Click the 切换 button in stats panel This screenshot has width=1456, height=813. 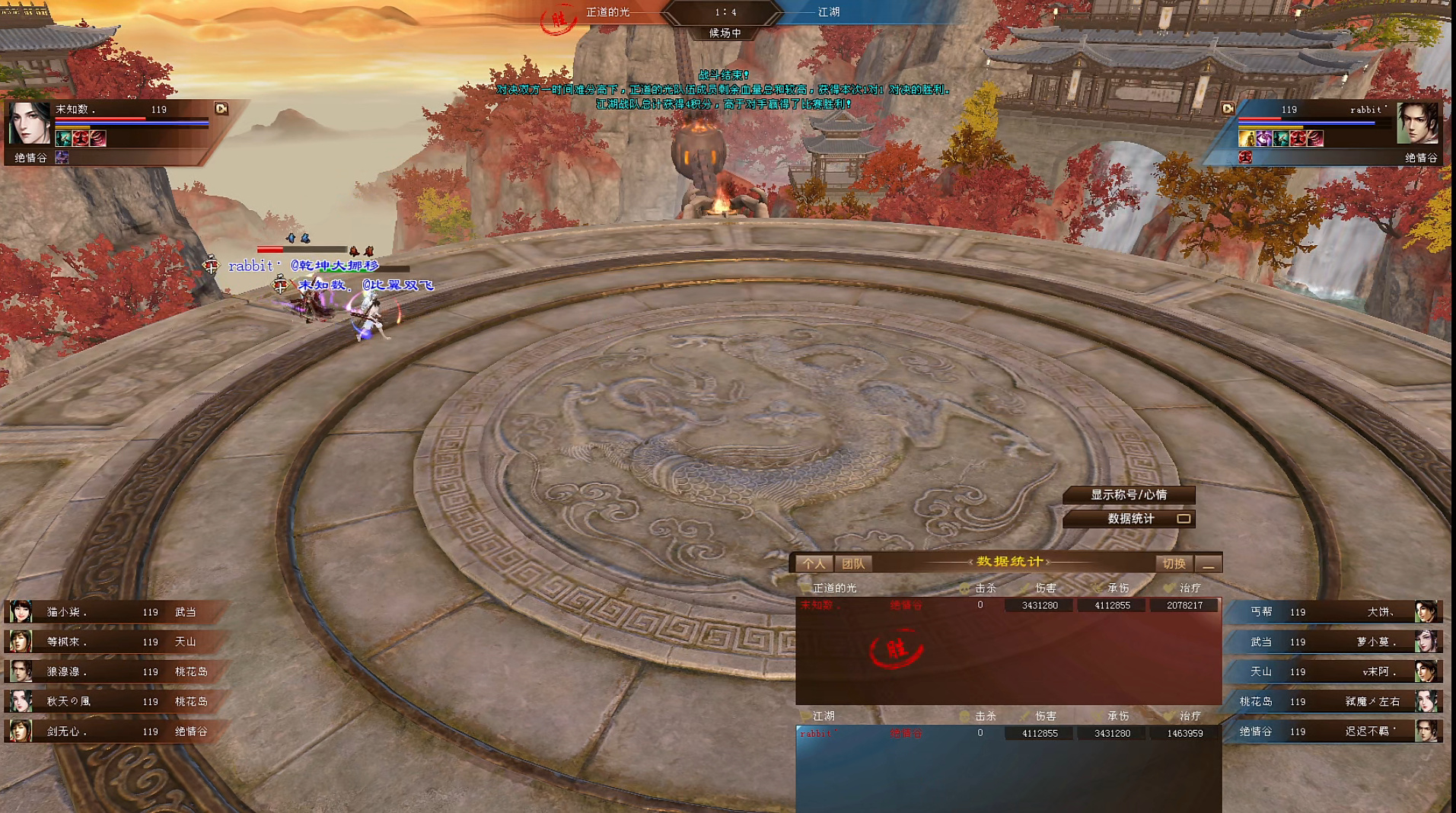[1173, 563]
